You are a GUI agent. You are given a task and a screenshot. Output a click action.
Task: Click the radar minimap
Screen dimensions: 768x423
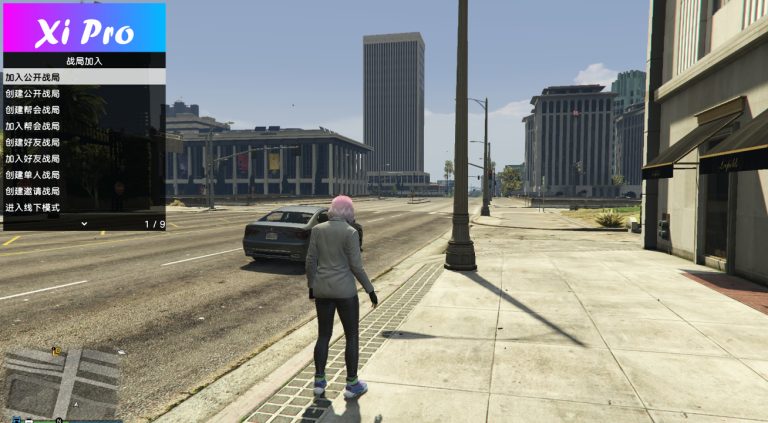62,381
